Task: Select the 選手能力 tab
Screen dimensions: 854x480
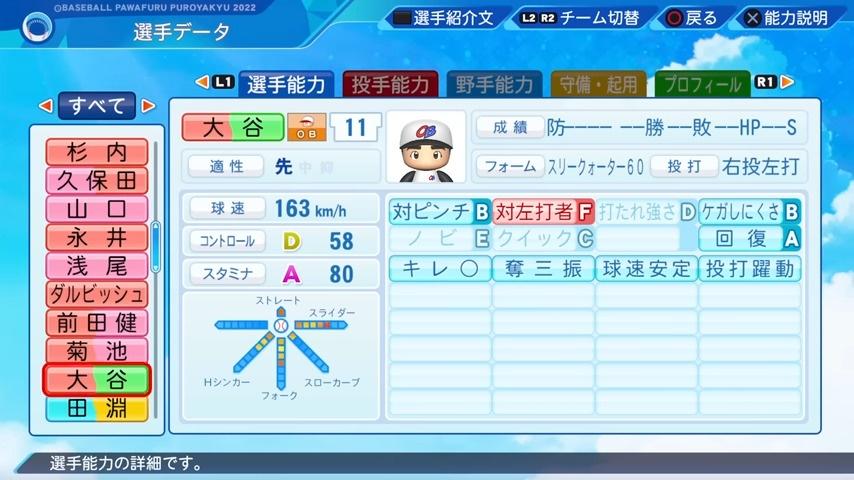Action: click(285, 85)
